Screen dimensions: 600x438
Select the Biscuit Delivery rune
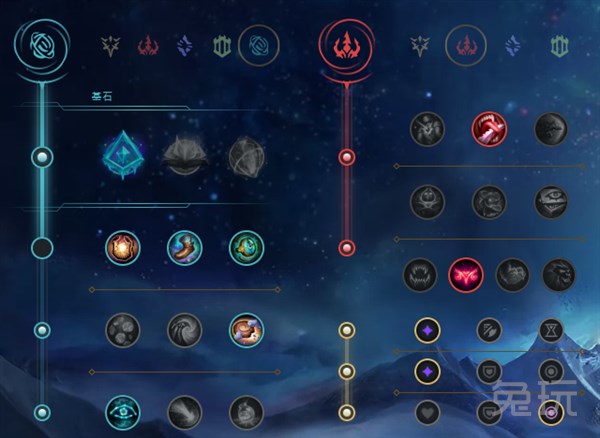[246, 329]
